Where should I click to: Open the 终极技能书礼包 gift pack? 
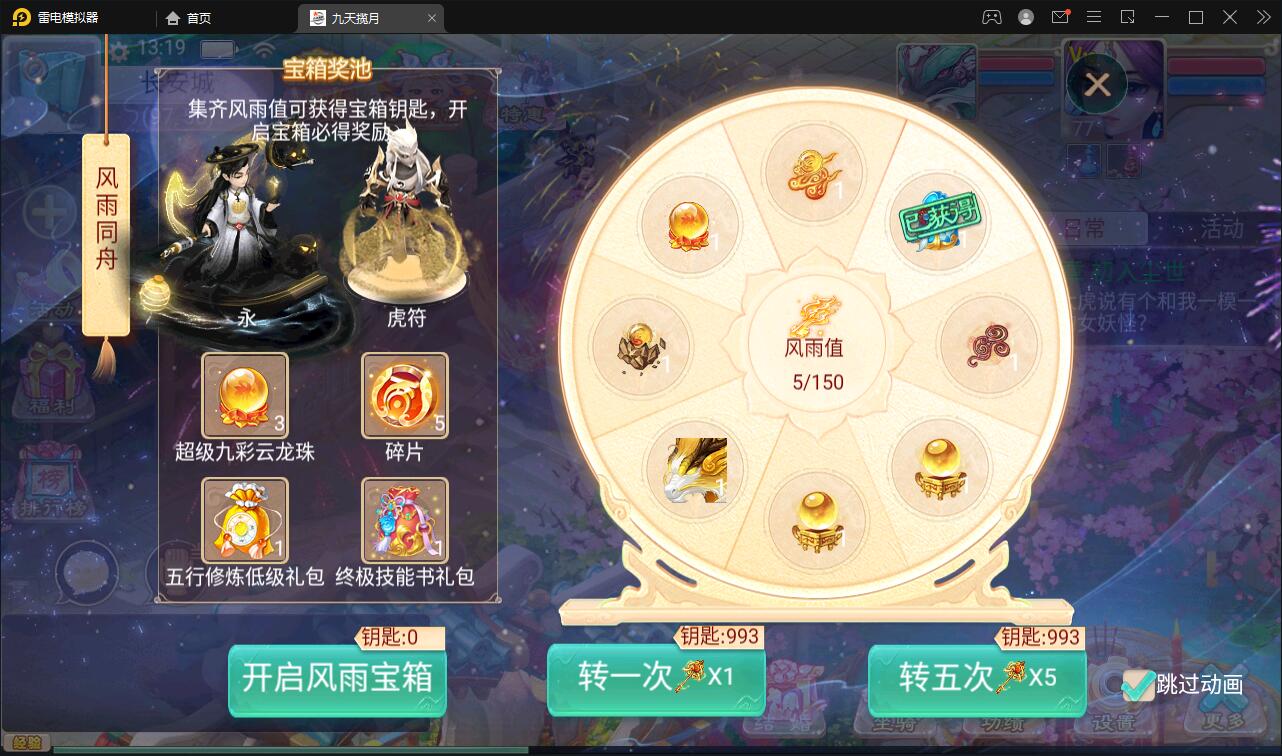(x=404, y=519)
